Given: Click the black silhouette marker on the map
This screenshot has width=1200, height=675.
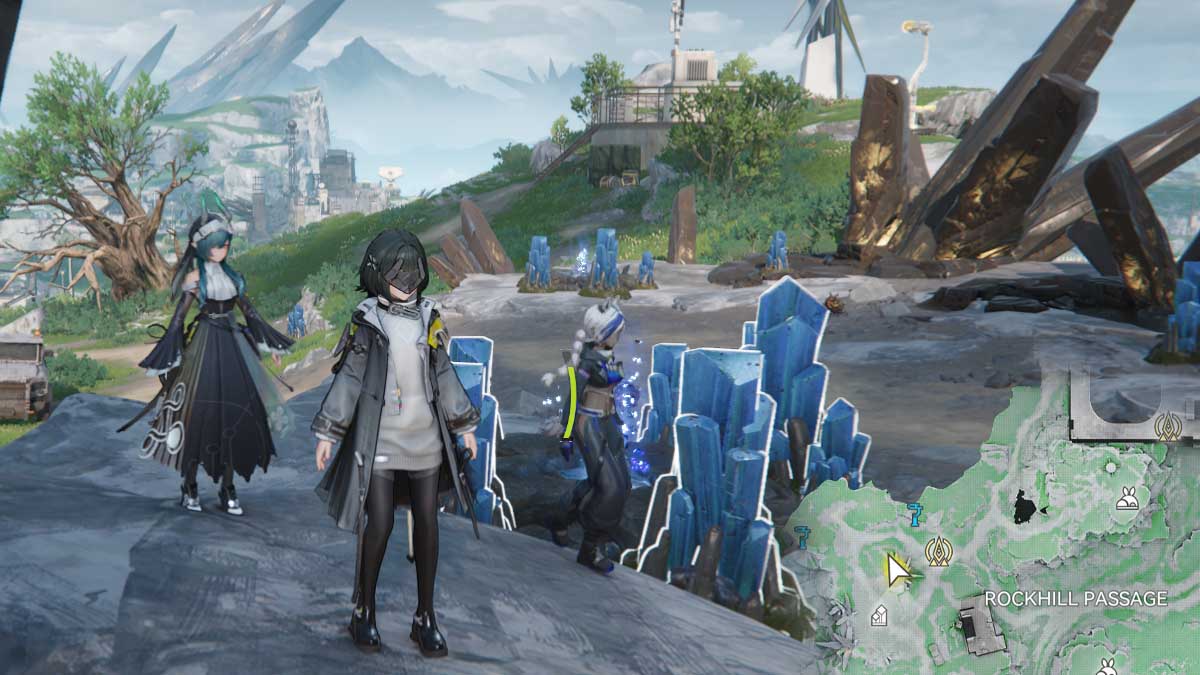Looking at the screenshot, I should click(x=1025, y=508).
